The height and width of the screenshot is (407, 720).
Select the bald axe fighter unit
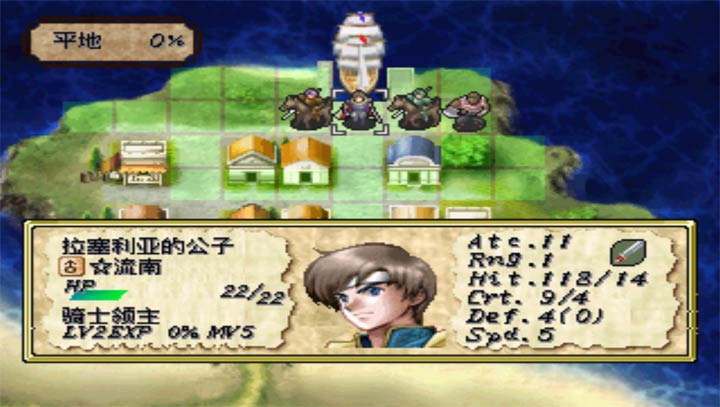coord(465,109)
